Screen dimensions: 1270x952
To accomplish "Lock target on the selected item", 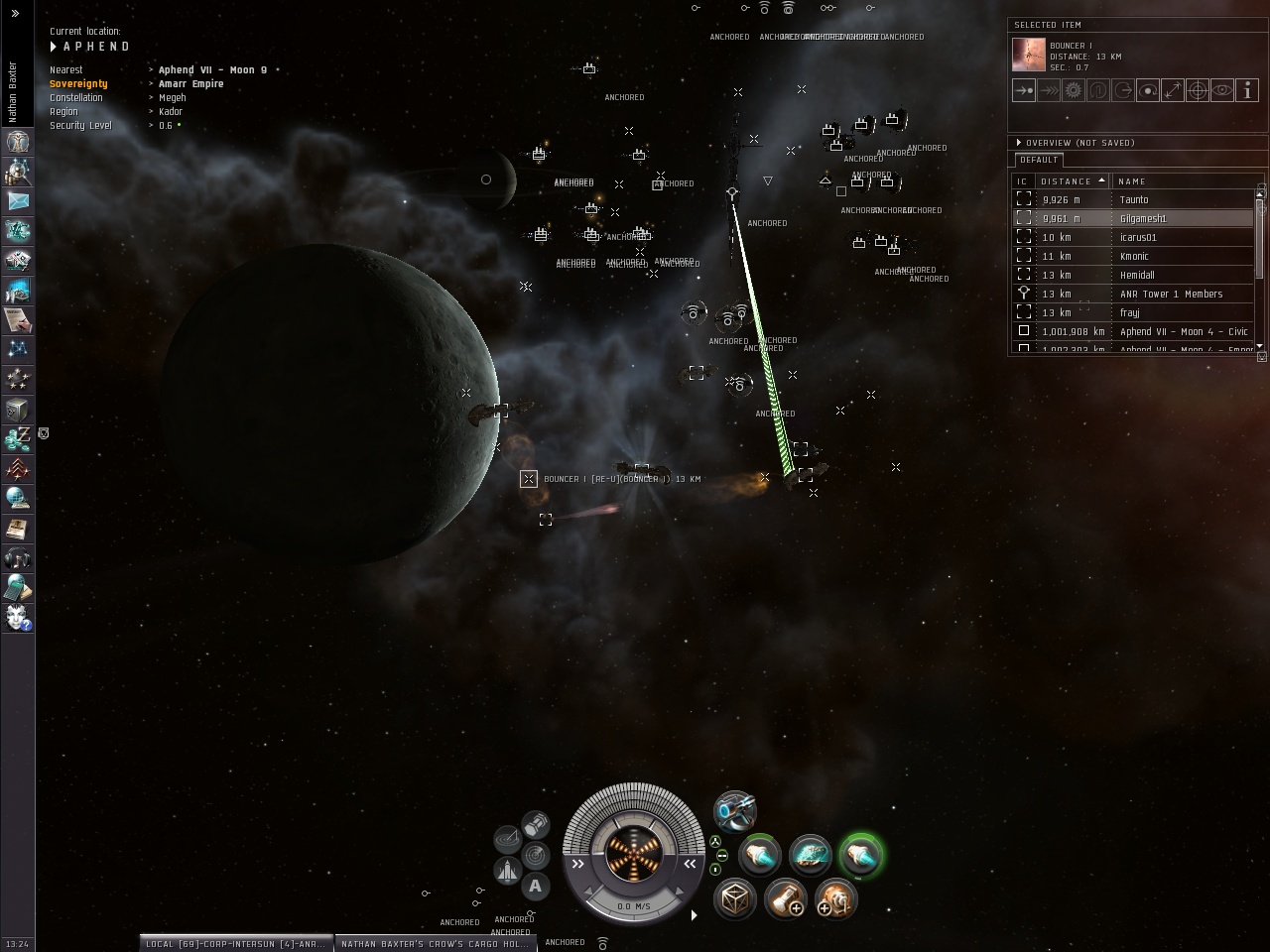I will click(x=1197, y=90).
